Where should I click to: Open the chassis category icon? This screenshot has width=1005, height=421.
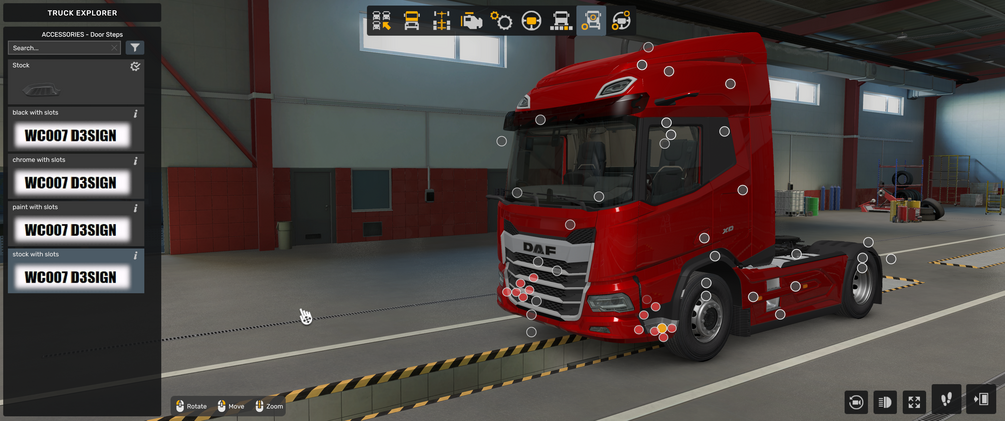pyautogui.click(x=441, y=21)
